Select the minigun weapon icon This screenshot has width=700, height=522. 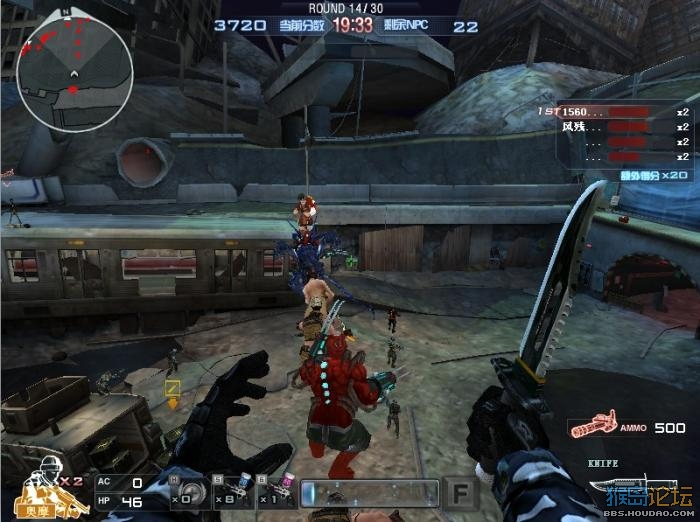[594, 427]
